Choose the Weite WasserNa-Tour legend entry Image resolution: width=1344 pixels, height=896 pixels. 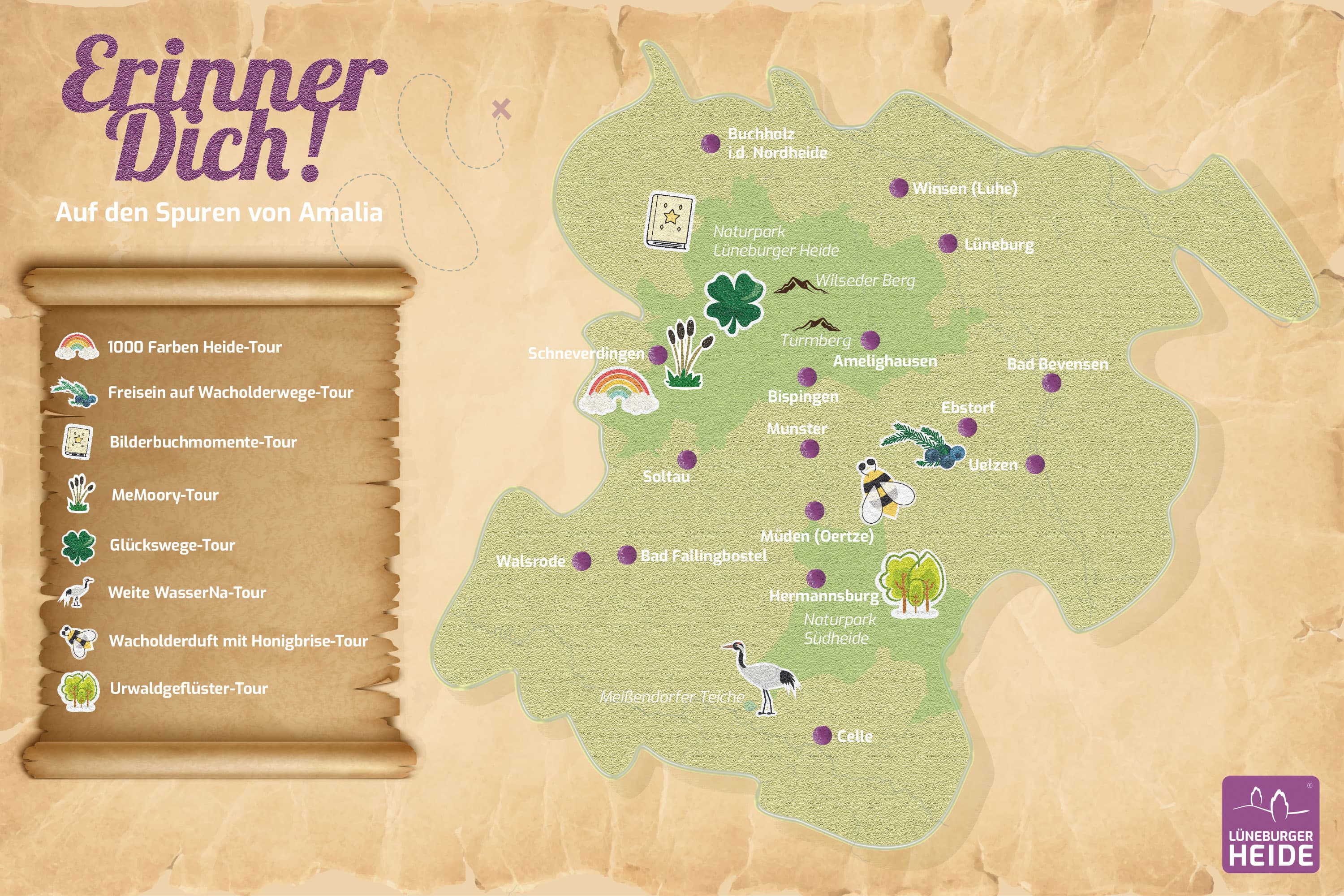tap(187, 593)
